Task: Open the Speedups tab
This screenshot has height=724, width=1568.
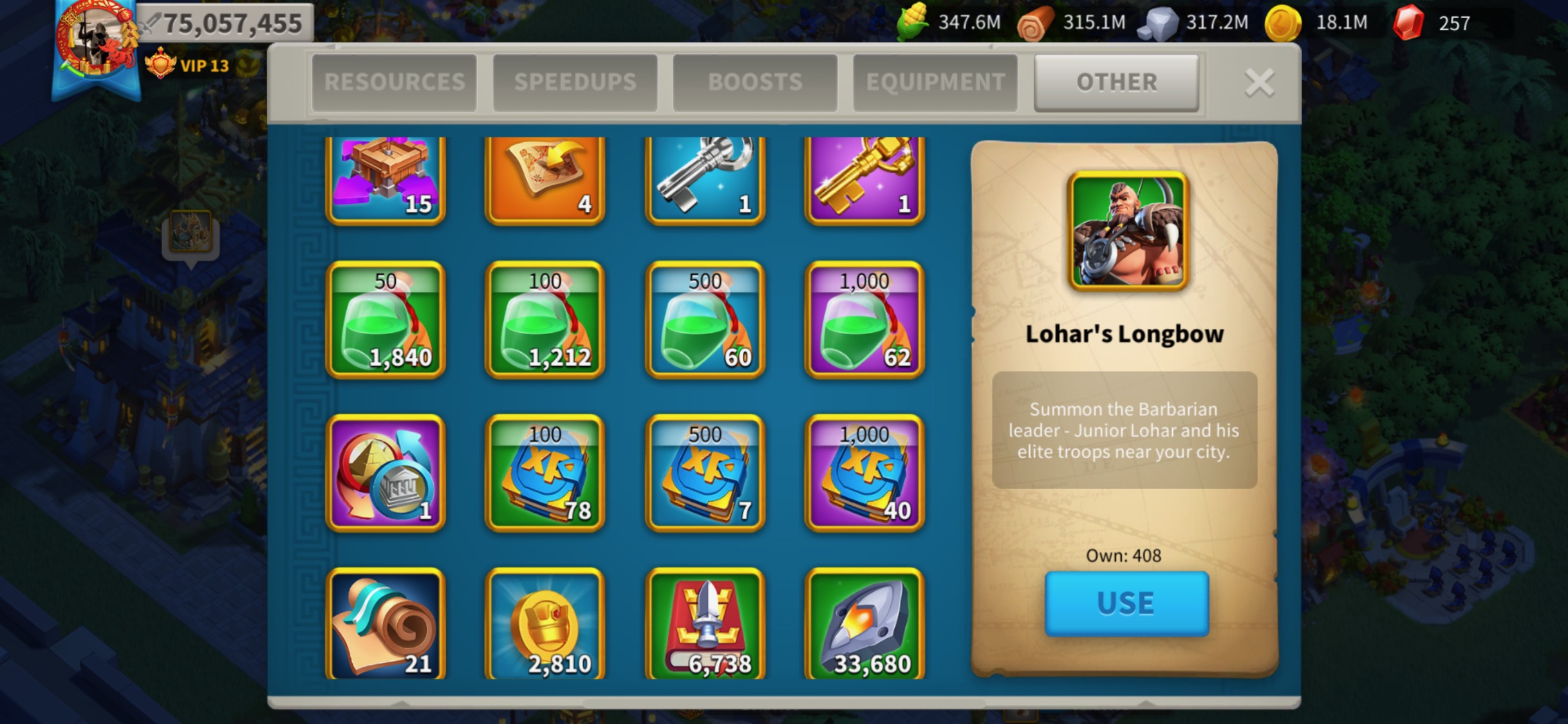Action: coord(575,81)
